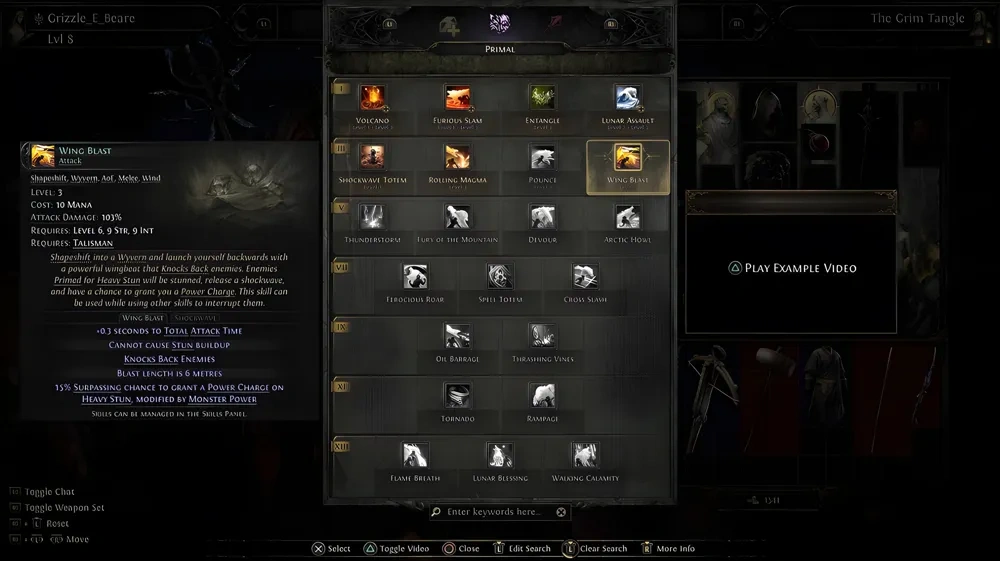
Task: Pick the Lunar Assault skill
Action: point(628,99)
